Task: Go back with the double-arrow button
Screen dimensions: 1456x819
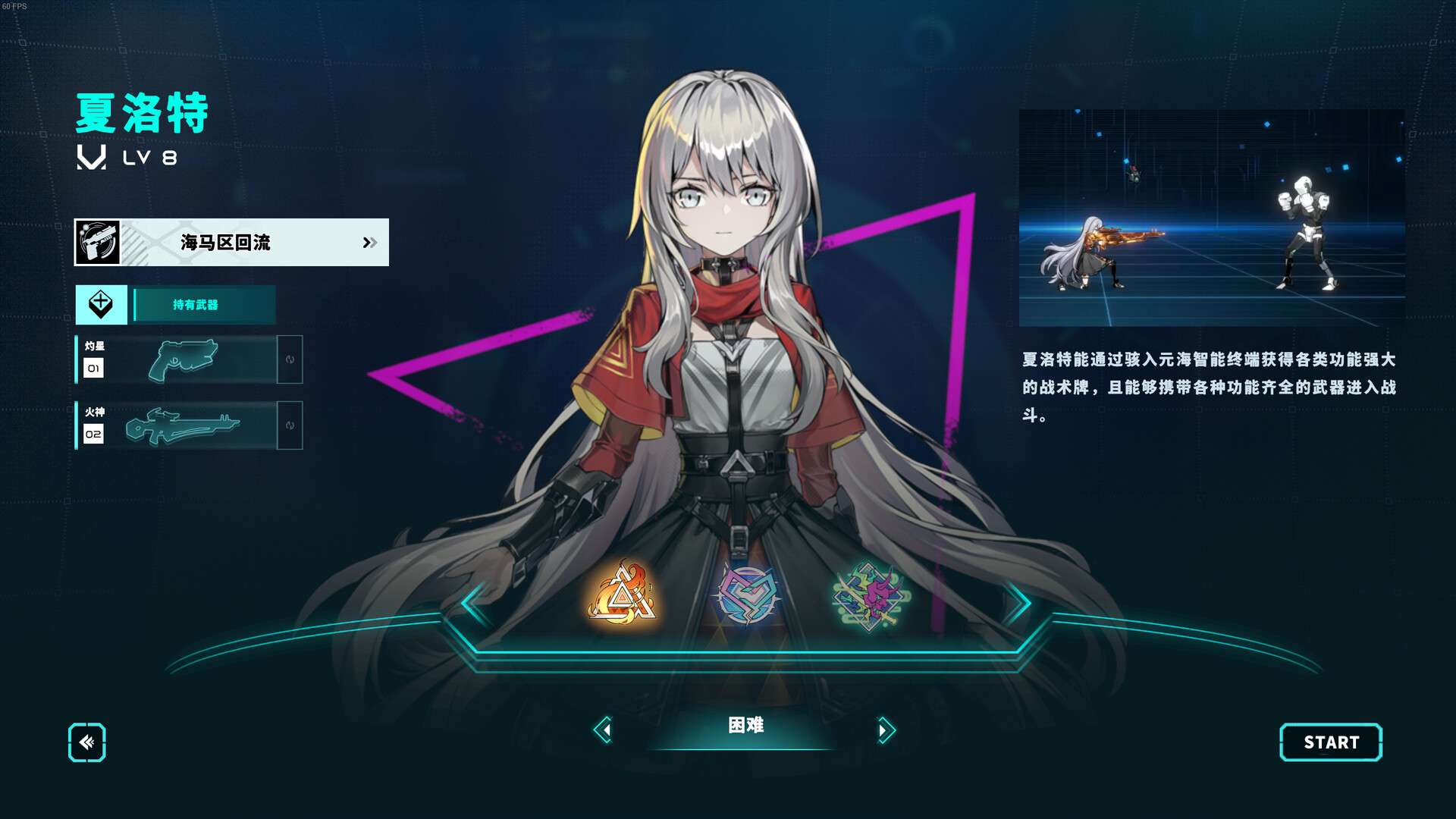Action: tap(87, 742)
